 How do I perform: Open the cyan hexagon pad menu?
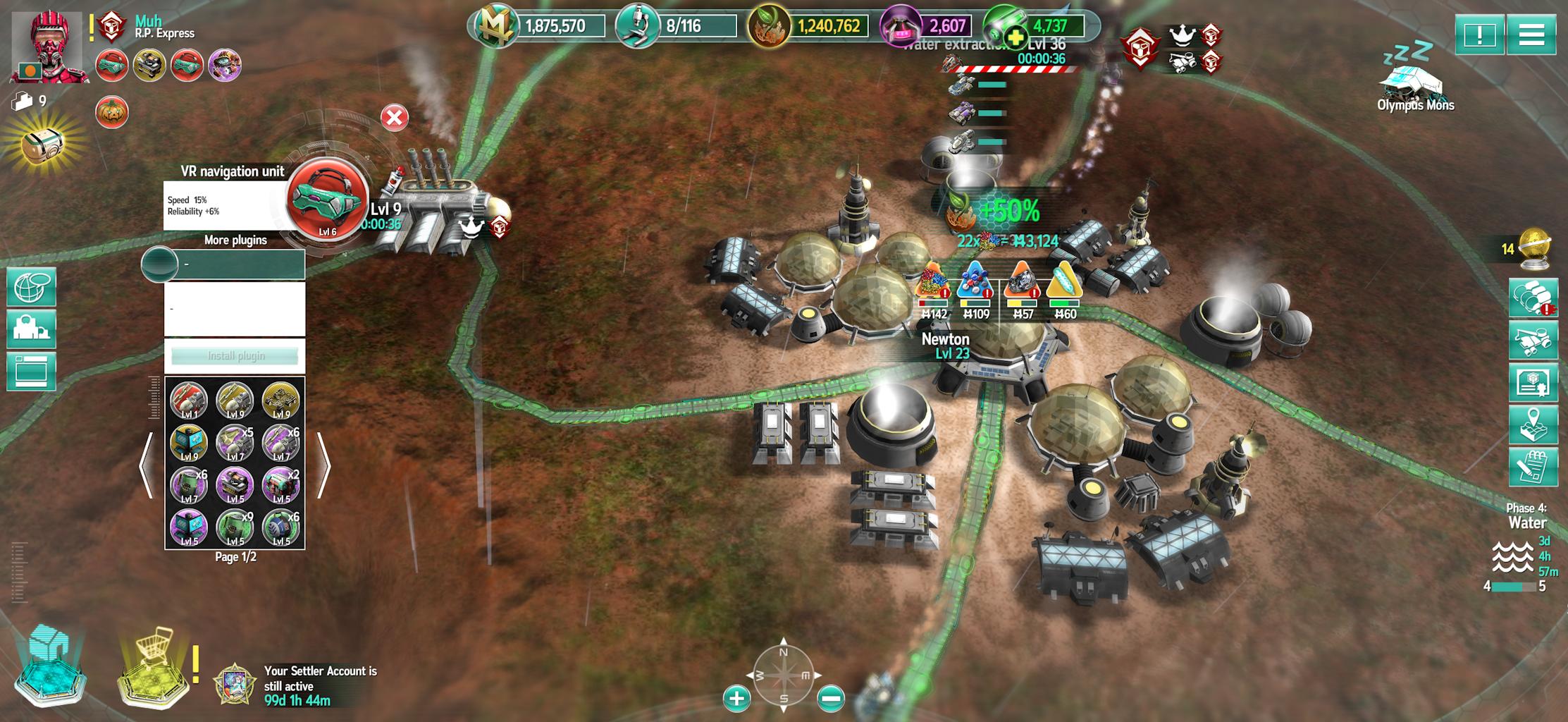pyautogui.click(x=49, y=666)
